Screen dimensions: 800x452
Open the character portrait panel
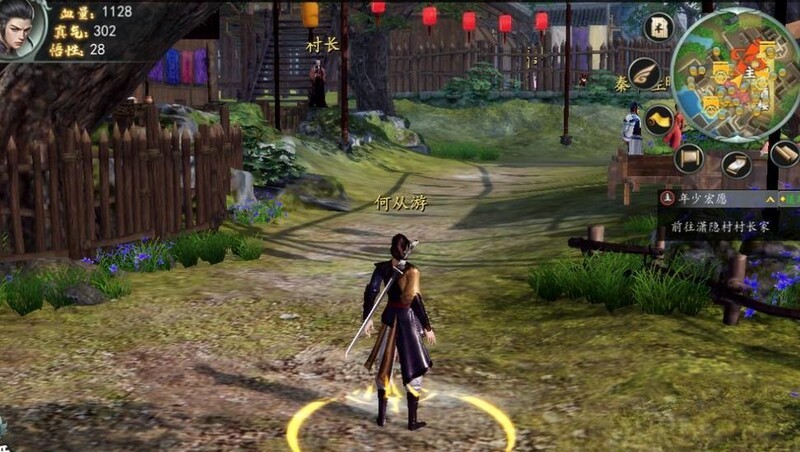point(22,27)
